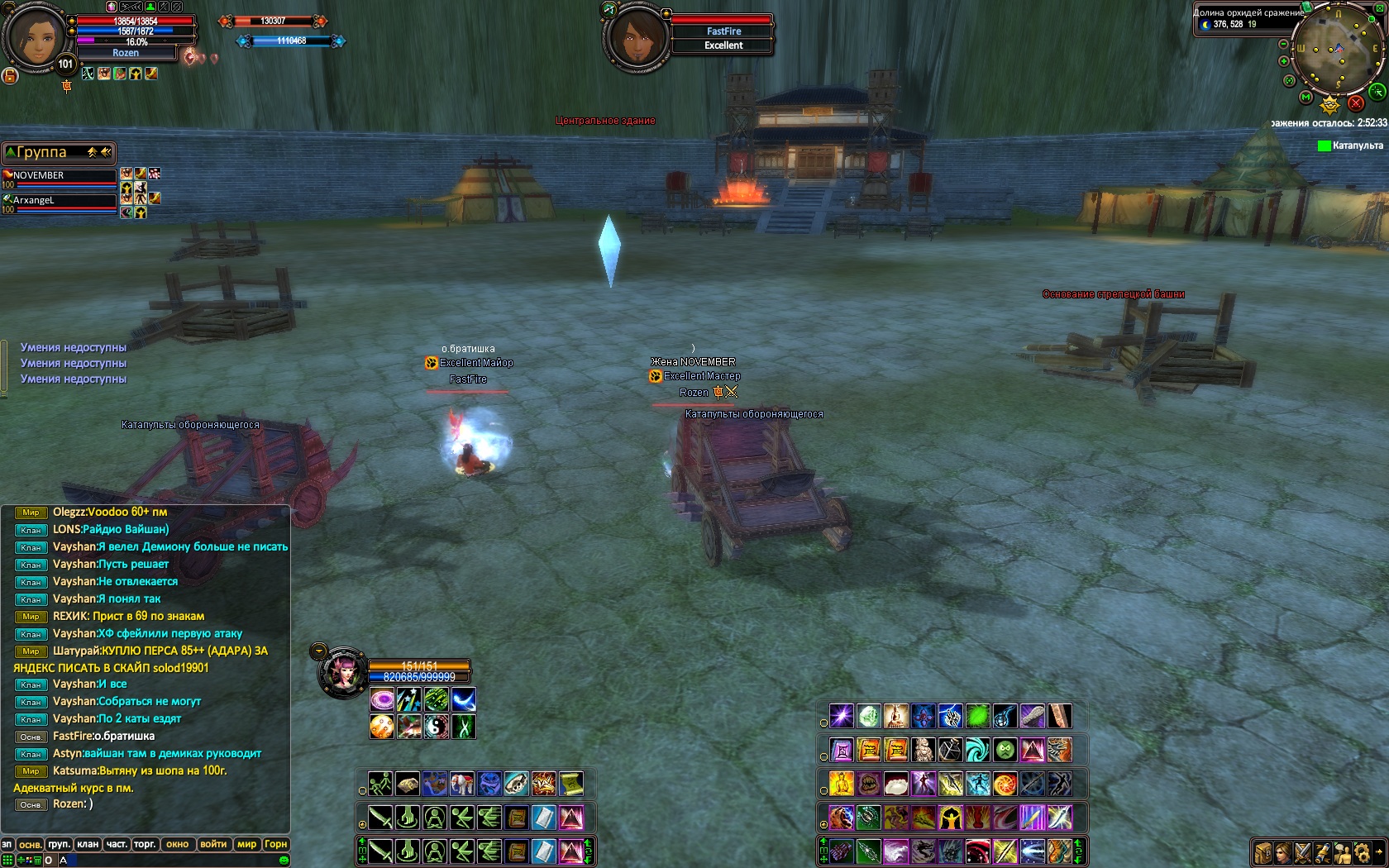This screenshot has width=1389, height=868.
Task: Switch to the груп. chat tab
Action: [x=59, y=844]
